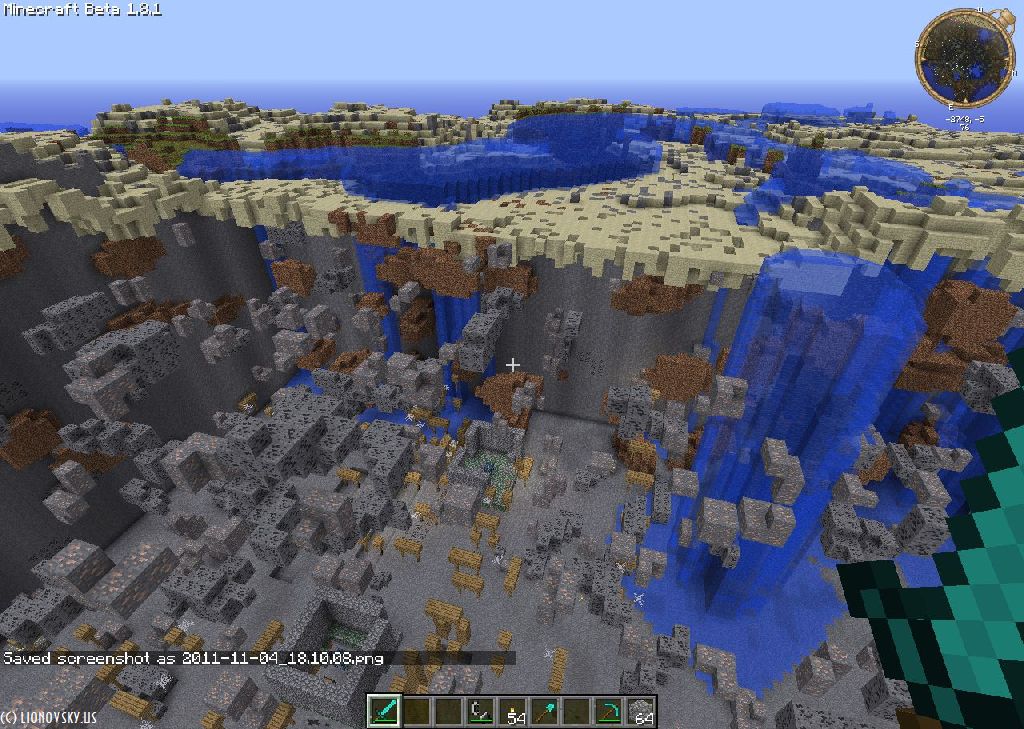
Task: Choose the shears in the hotbar
Action: (481, 711)
